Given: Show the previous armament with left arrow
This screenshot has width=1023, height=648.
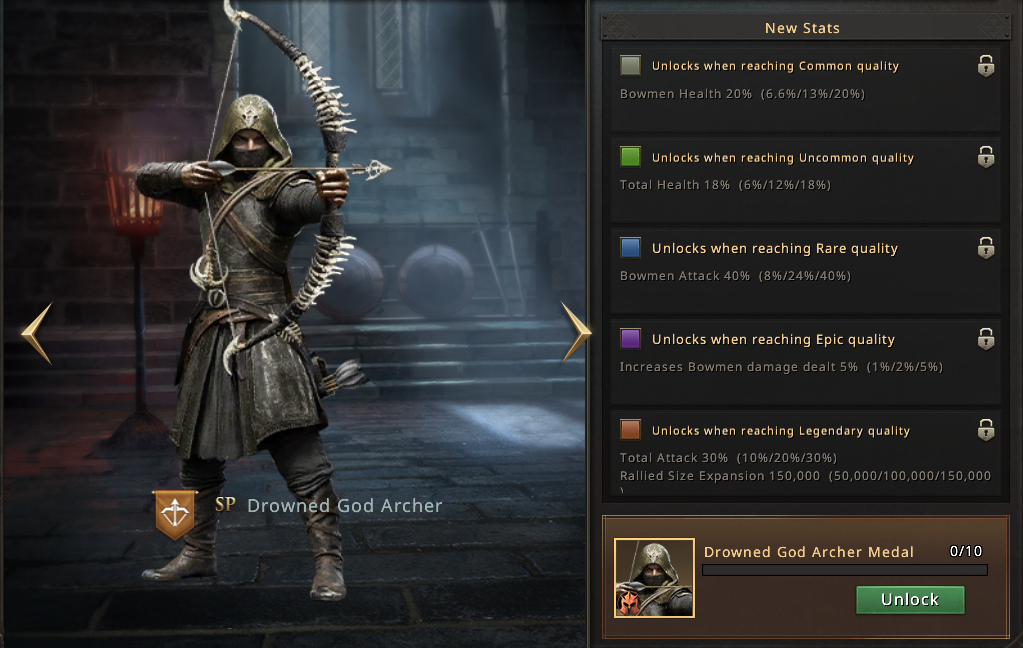Looking at the screenshot, I should coord(37,333).
